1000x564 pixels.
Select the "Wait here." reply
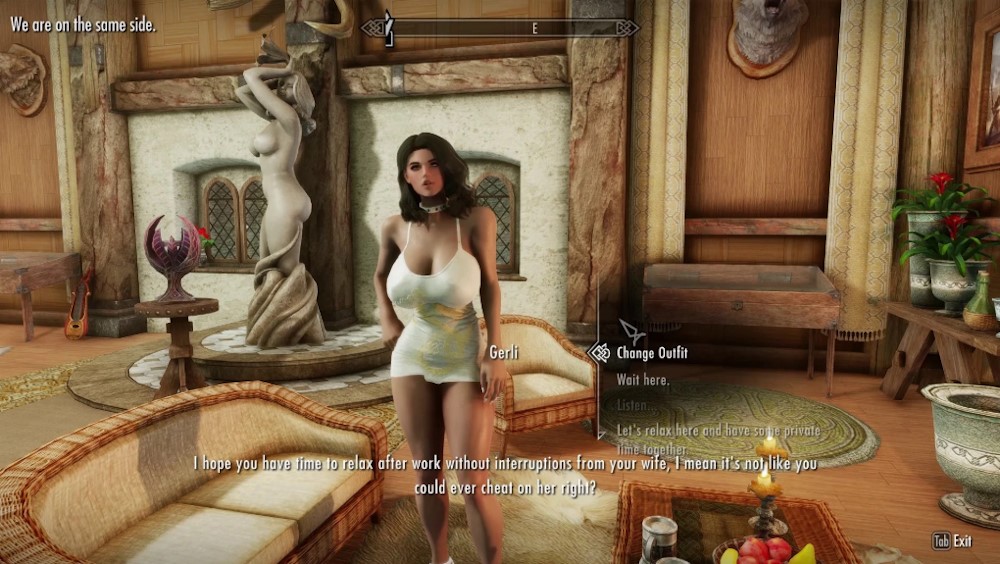643,380
